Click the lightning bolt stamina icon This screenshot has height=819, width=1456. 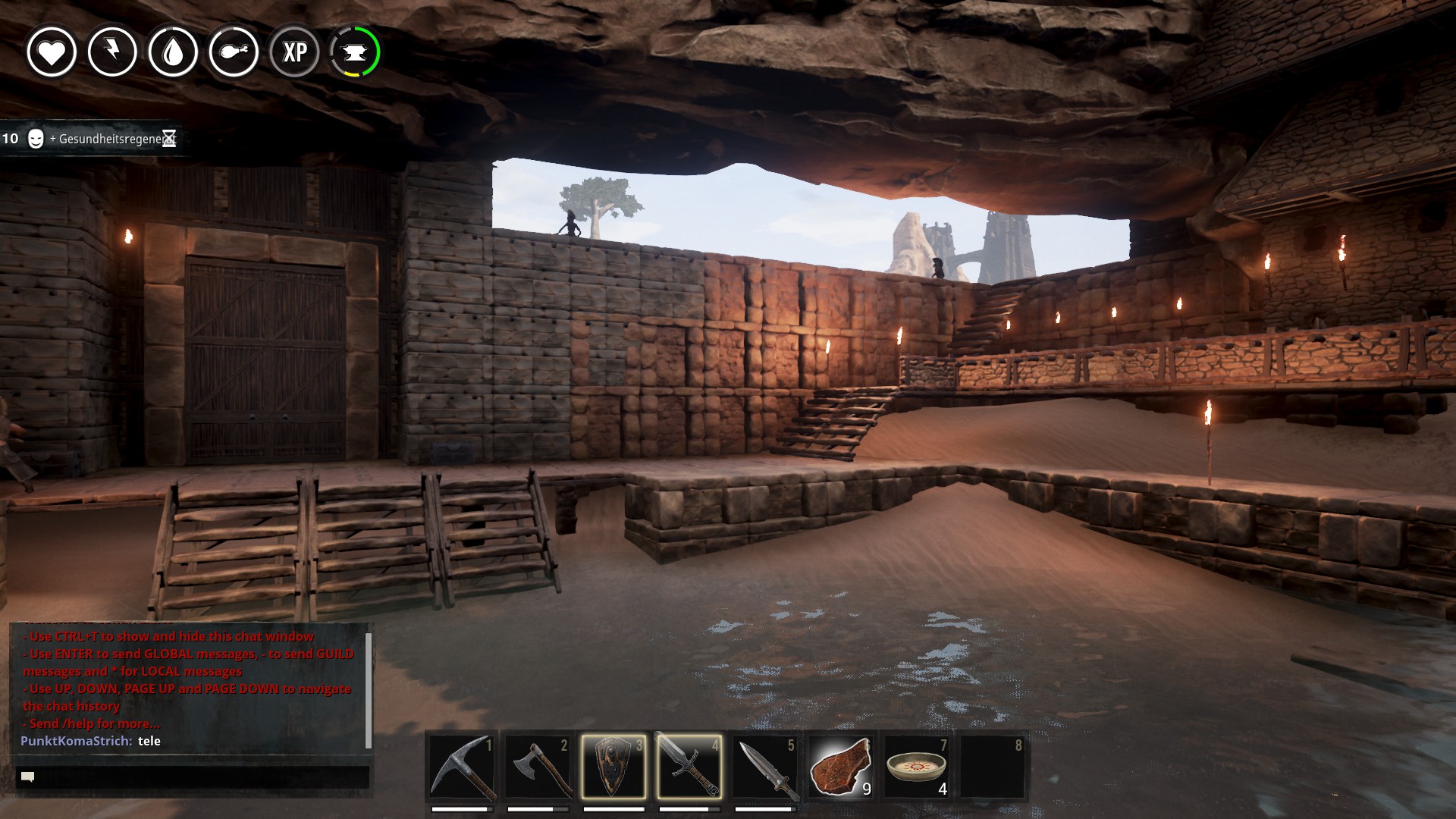tap(112, 52)
